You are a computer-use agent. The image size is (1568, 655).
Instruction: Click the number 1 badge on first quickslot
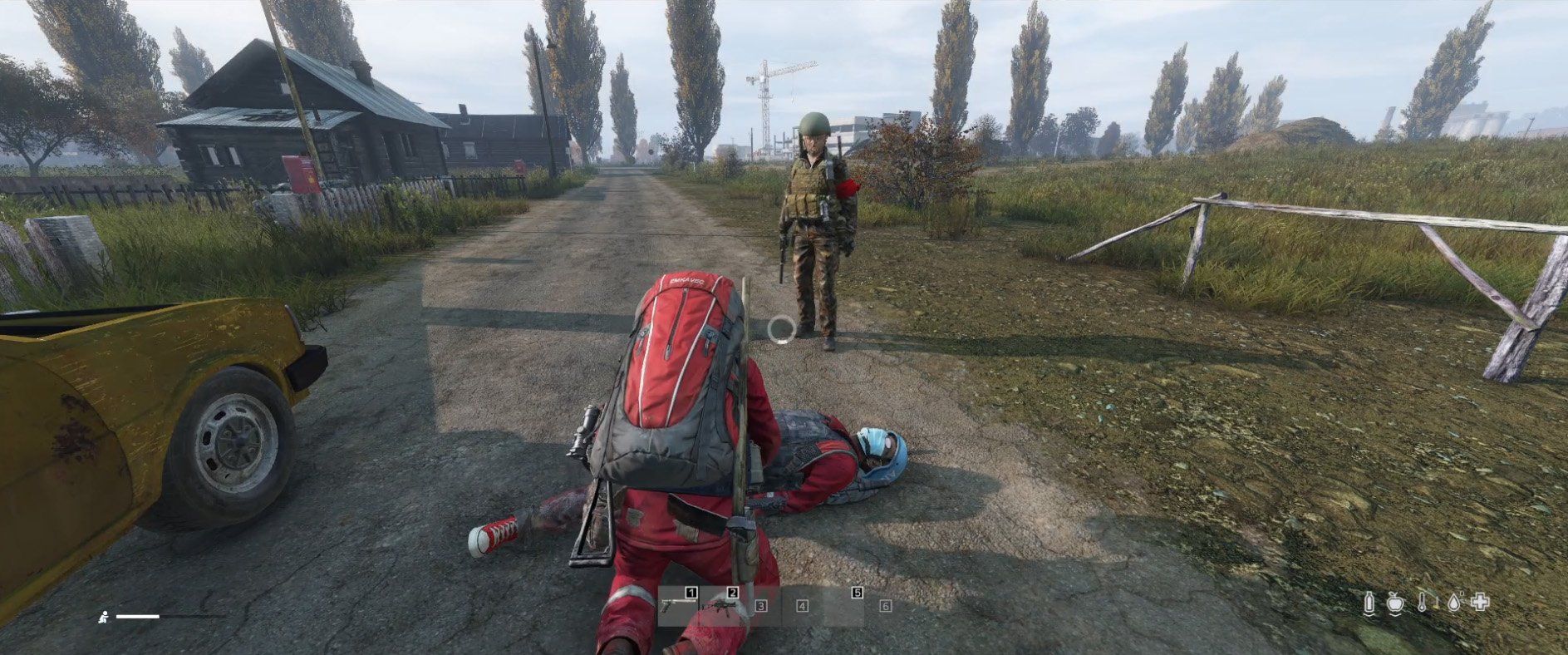point(691,592)
